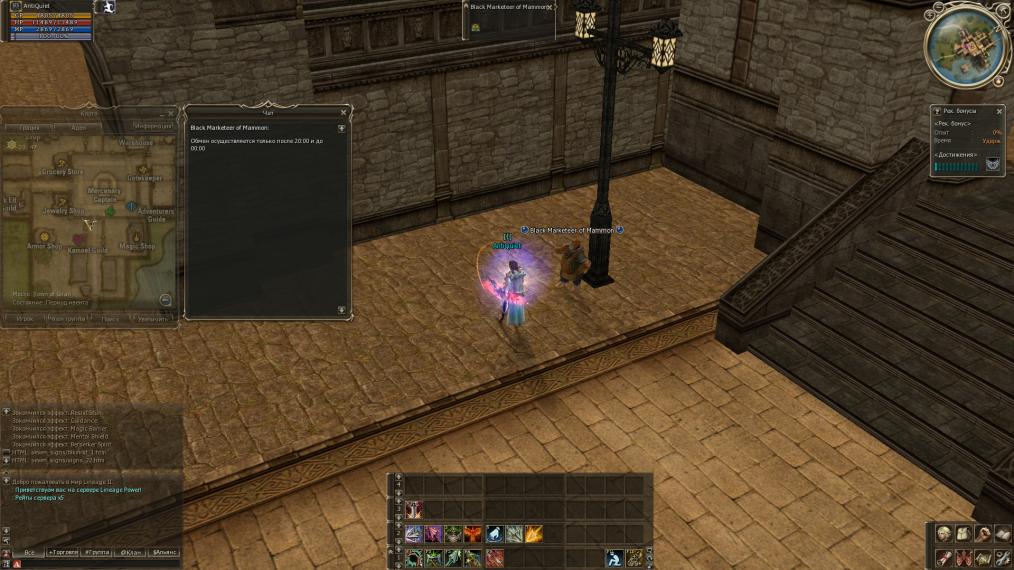
Task: Switch to the Все chat tab
Action: click(x=29, y=552)
